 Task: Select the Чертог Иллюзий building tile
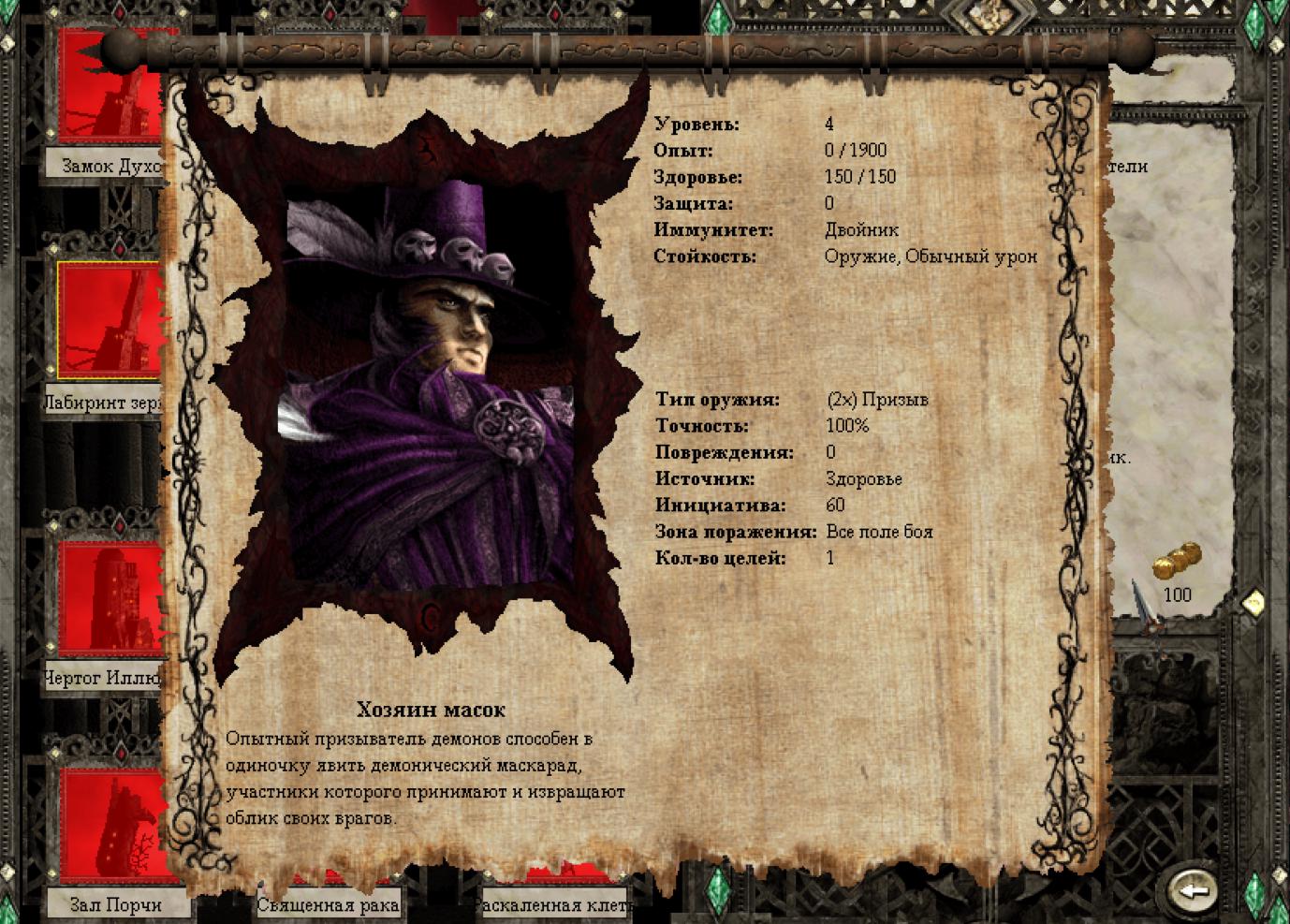[x=110, y=599]
